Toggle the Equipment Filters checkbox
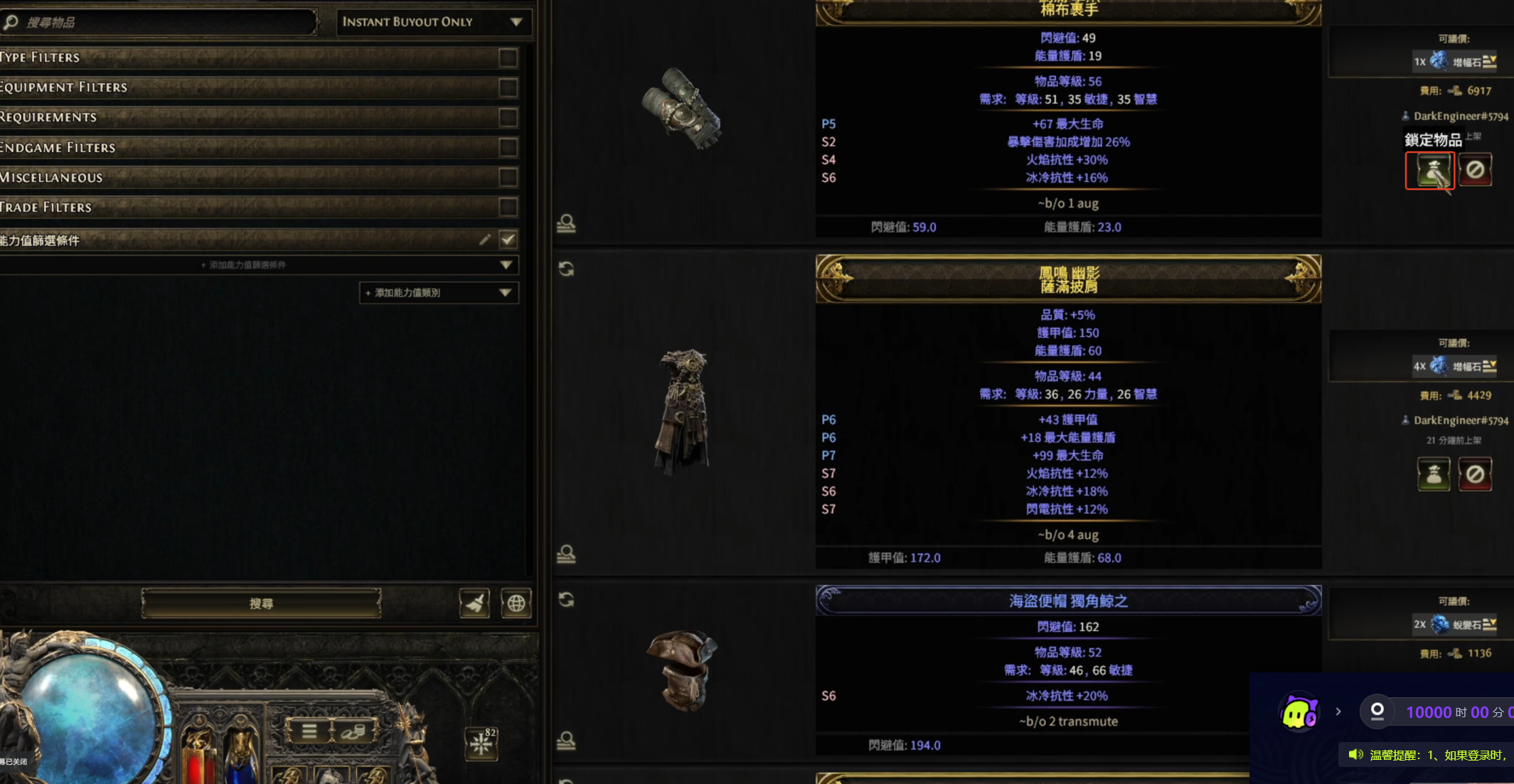This screenshot has width=1514, height=784. click(508, 87)
